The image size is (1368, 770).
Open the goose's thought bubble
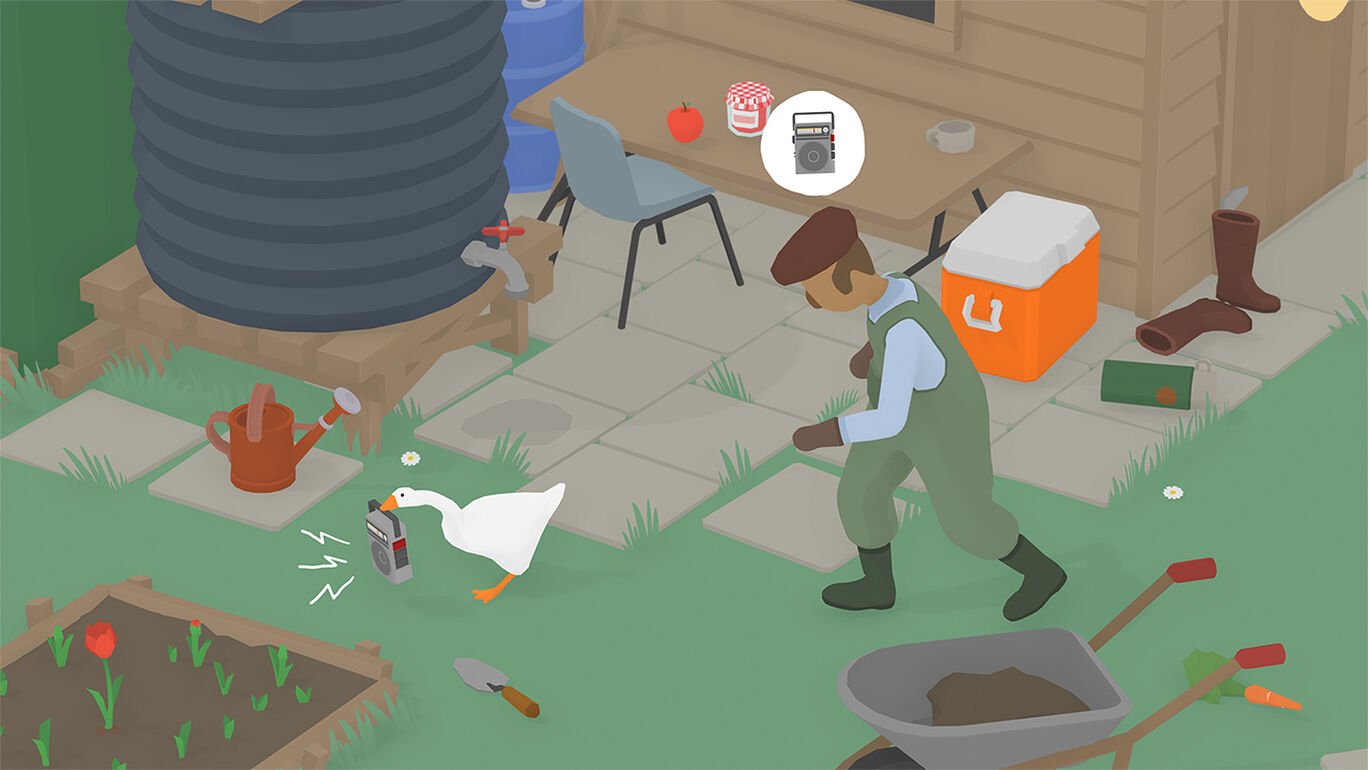[812, 140]
